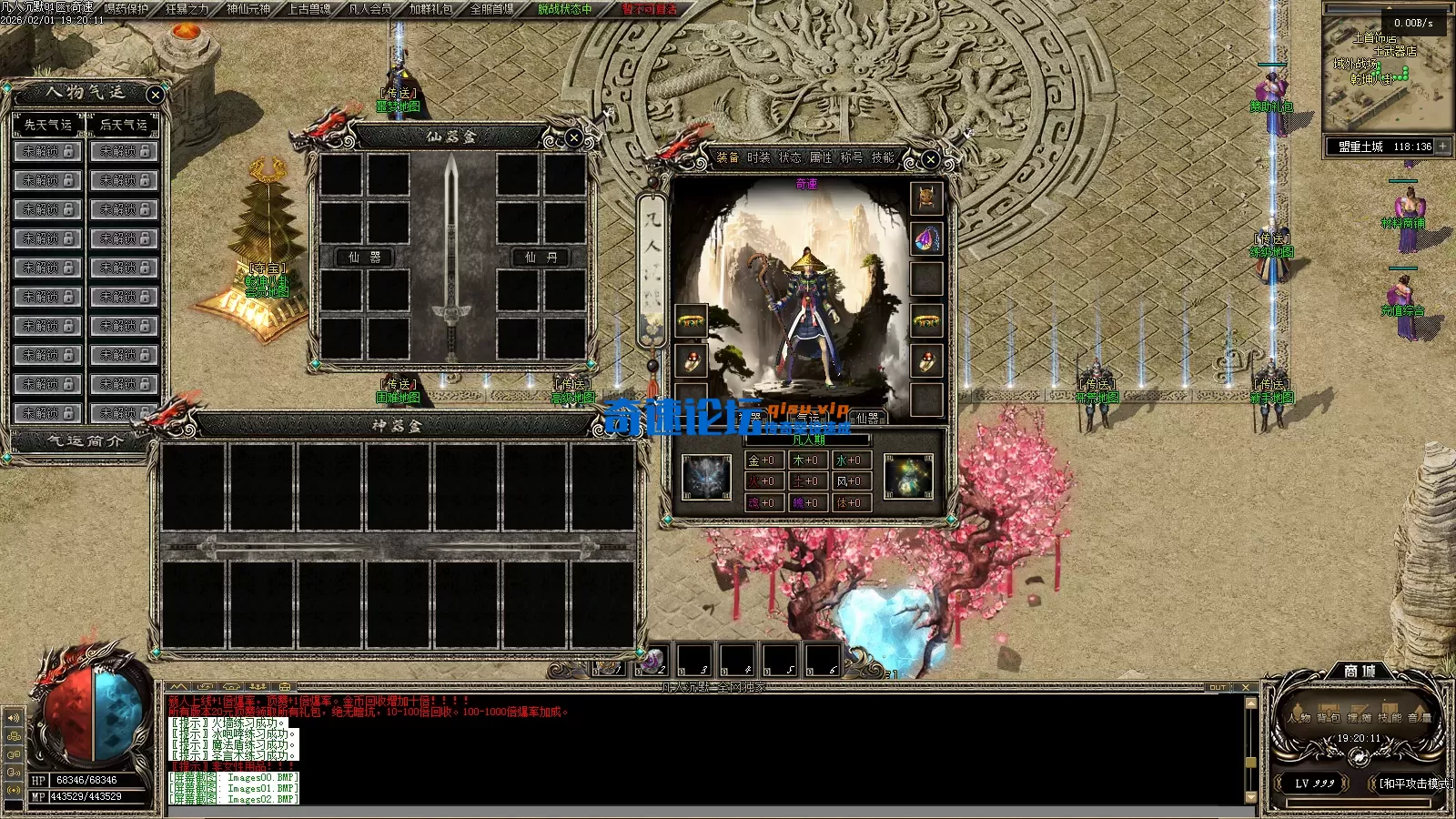Open the 喝药保护 top menu
The image size is (1456, 819).
point(126,9)
